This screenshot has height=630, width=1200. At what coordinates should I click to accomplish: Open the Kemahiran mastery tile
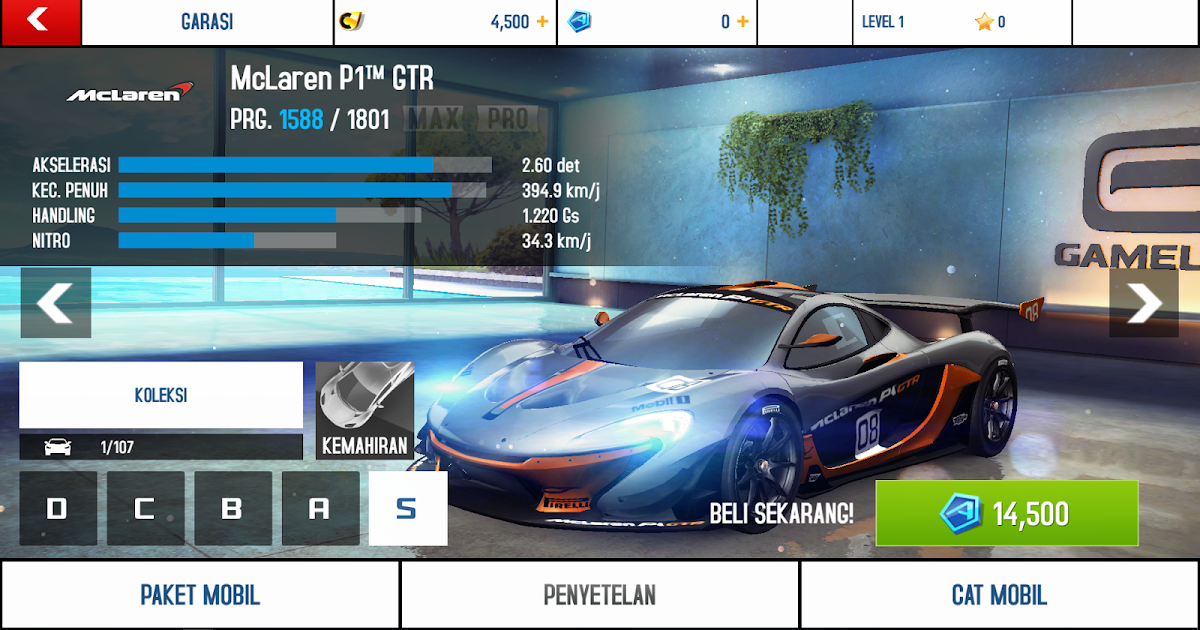pyautogui.click(x=364, y=410)
